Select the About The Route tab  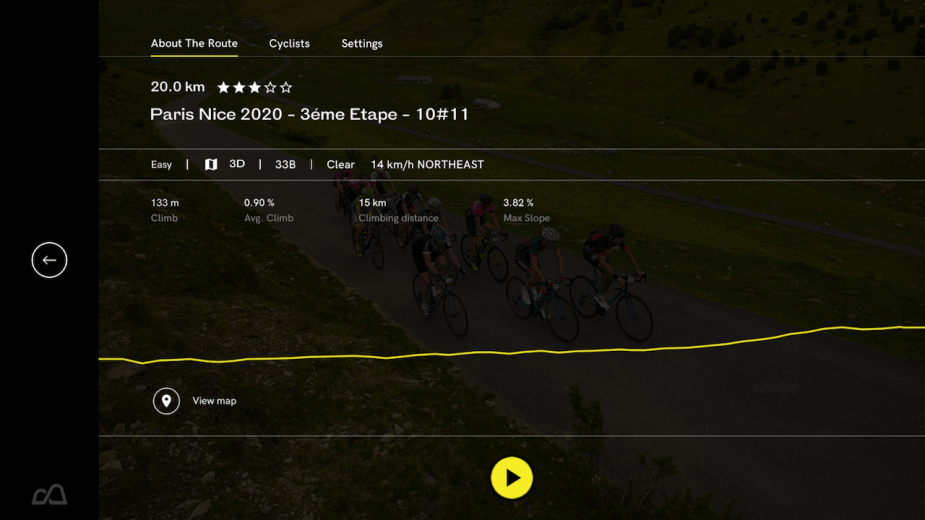(194, 44)
